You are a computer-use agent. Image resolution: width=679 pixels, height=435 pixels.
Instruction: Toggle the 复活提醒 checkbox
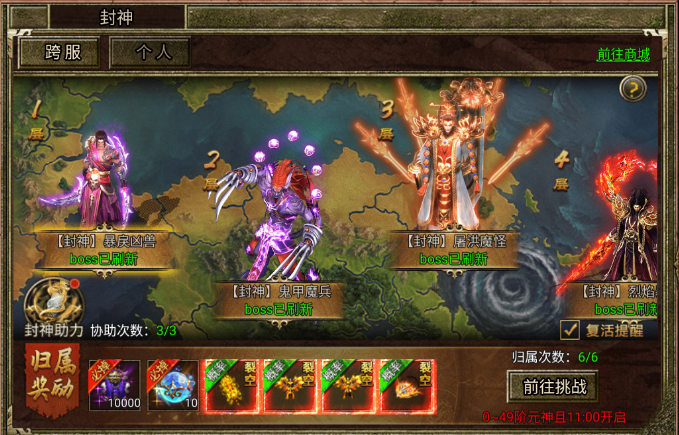(x=569, y=329)
